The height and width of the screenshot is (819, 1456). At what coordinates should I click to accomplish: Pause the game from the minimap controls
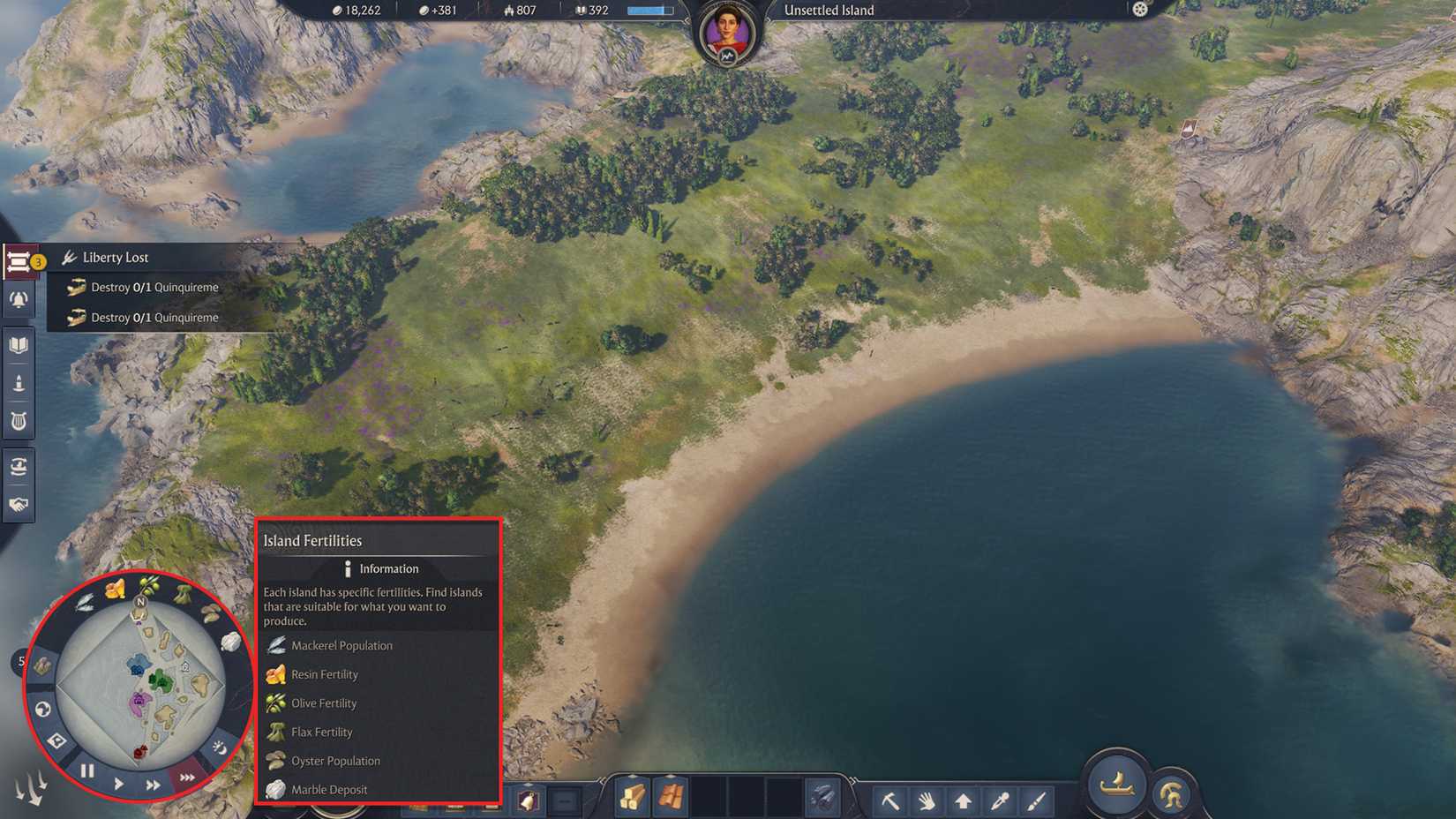[86, 770]
